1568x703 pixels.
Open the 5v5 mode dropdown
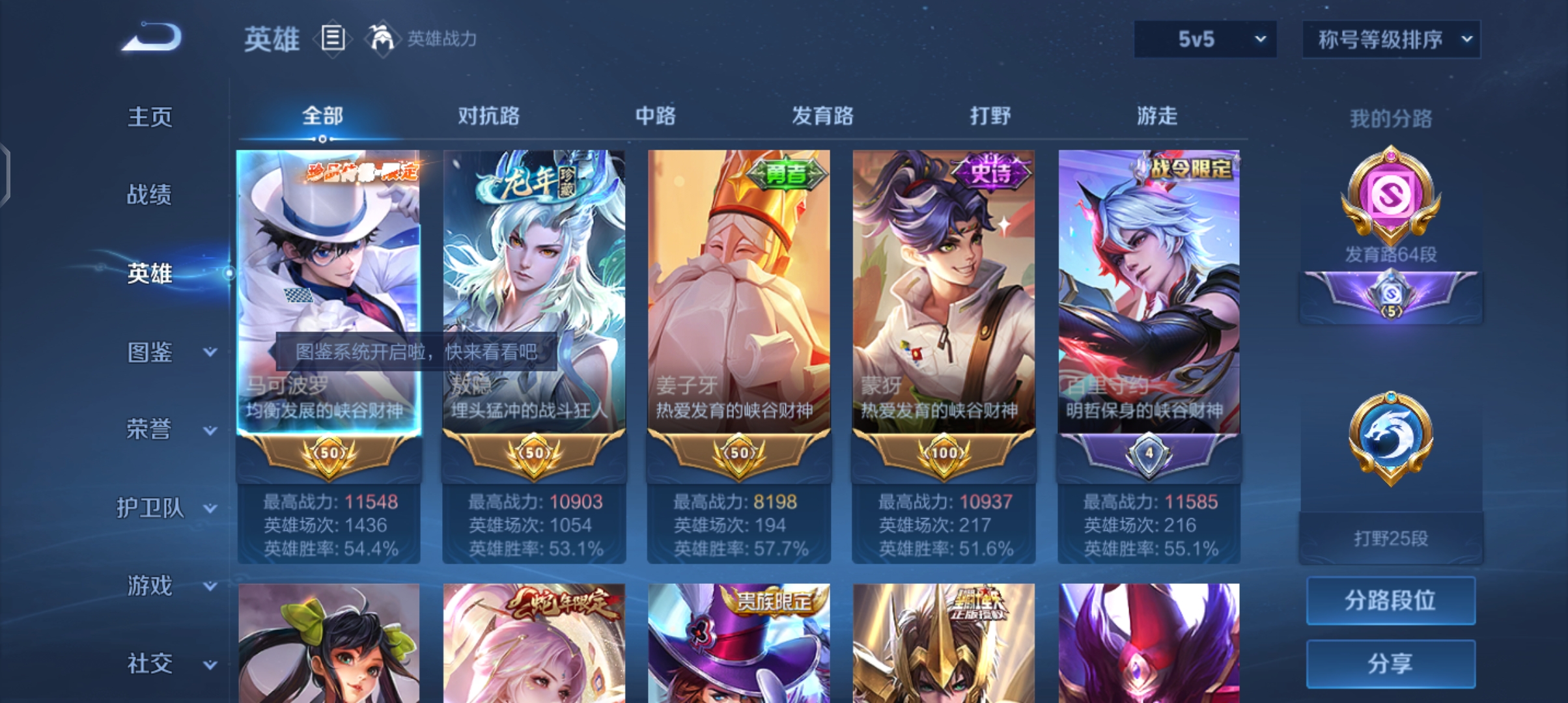pyautogui.click(x=1204, y=39)
